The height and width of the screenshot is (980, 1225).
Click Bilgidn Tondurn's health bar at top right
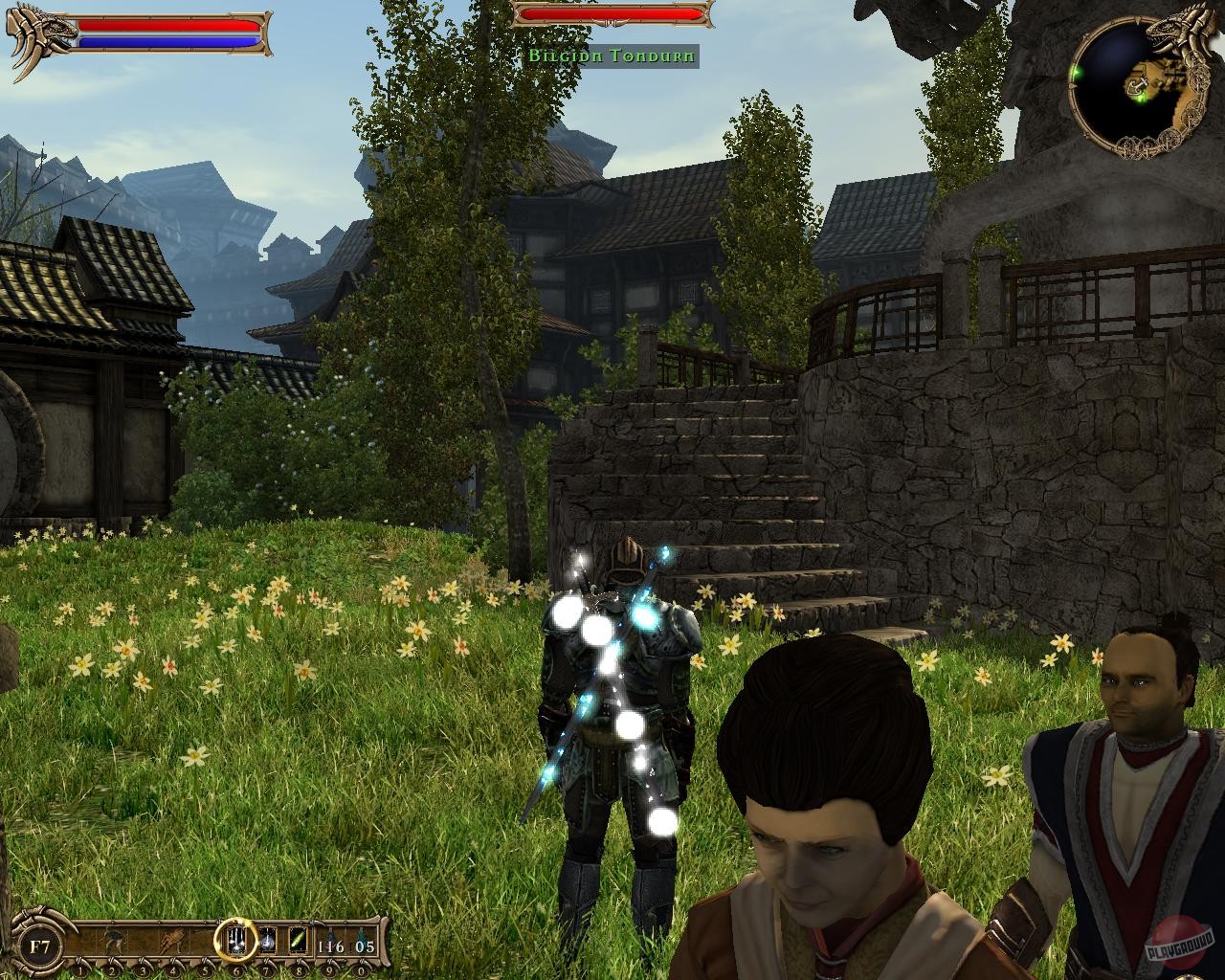pyautogui.click(x=608, y=14)
